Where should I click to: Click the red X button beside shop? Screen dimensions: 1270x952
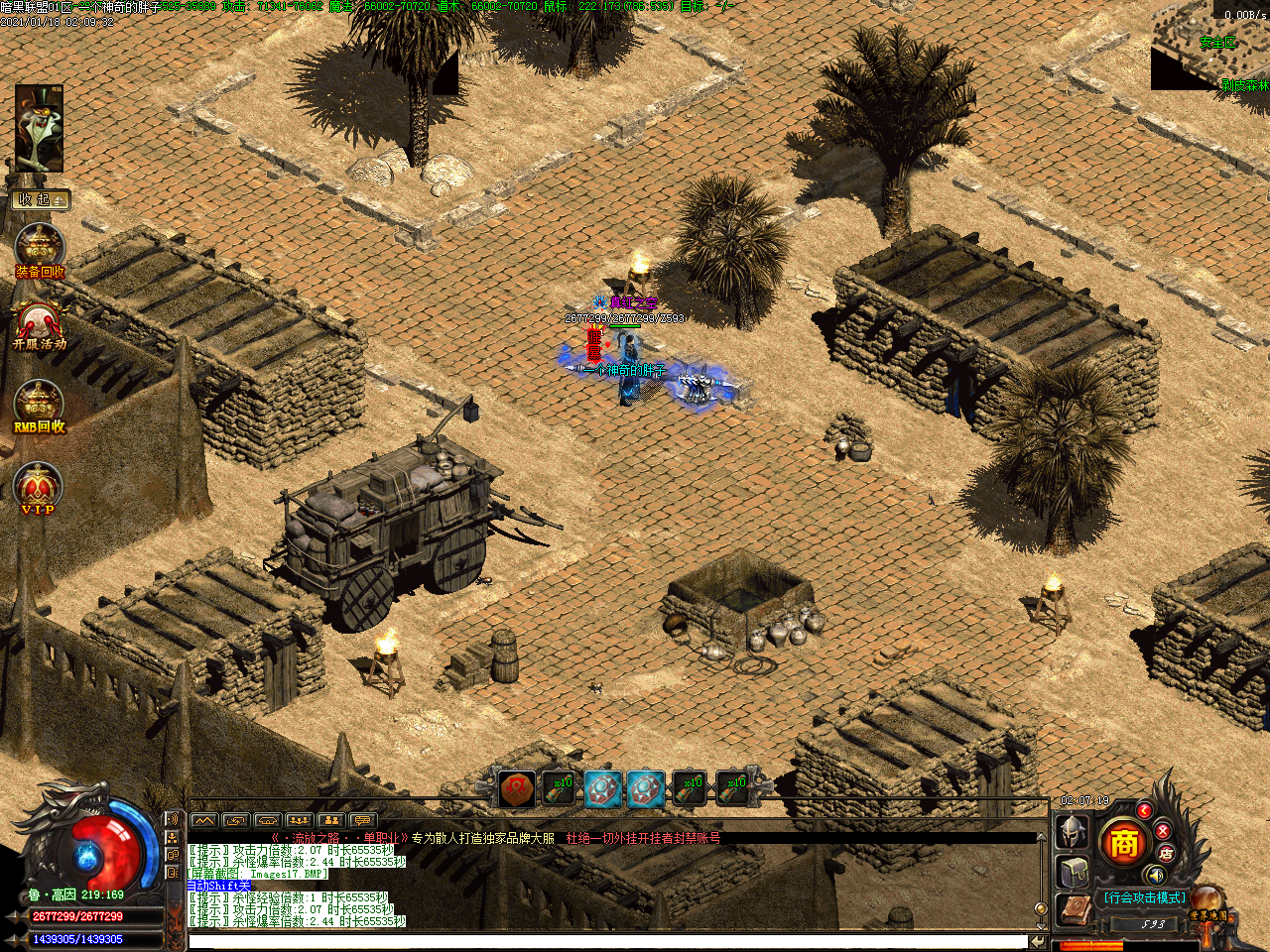point(1162,830)
